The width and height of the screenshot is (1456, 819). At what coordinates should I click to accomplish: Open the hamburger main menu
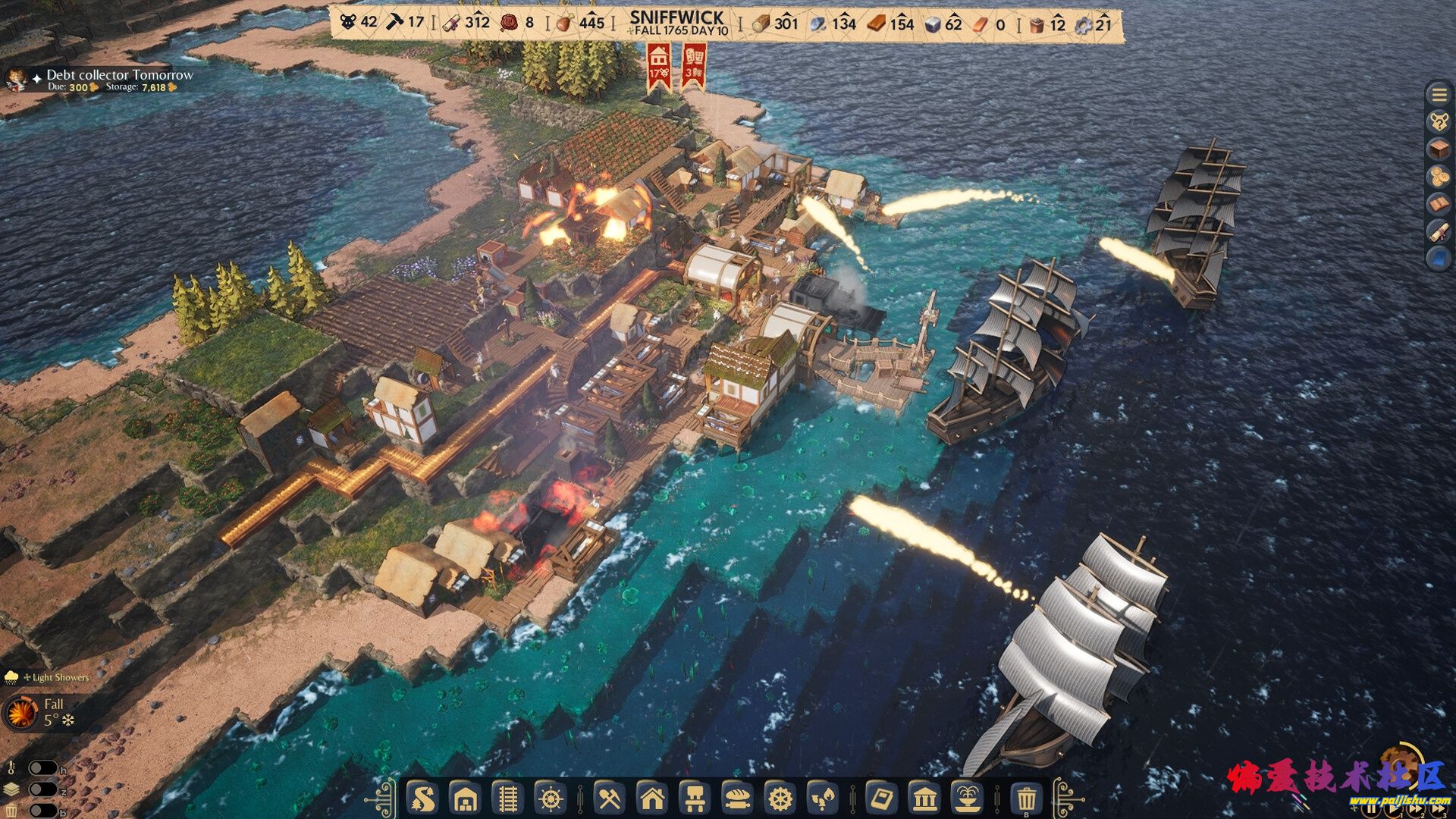pos(1439,95)
